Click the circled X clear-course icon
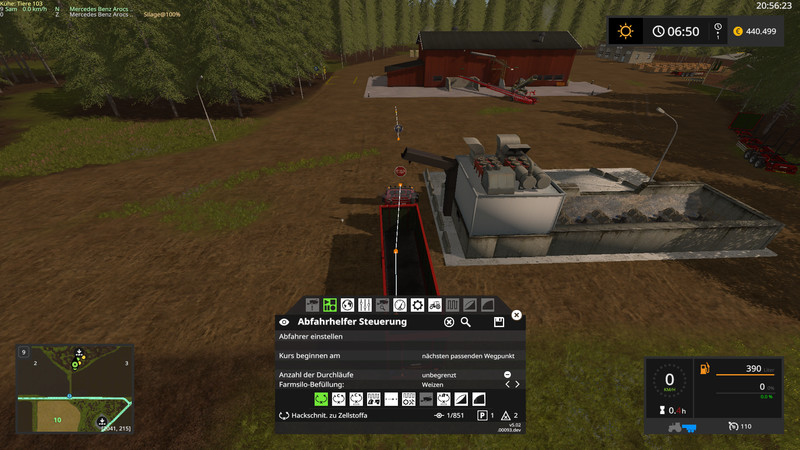800x450 pixels. (450, 322)
